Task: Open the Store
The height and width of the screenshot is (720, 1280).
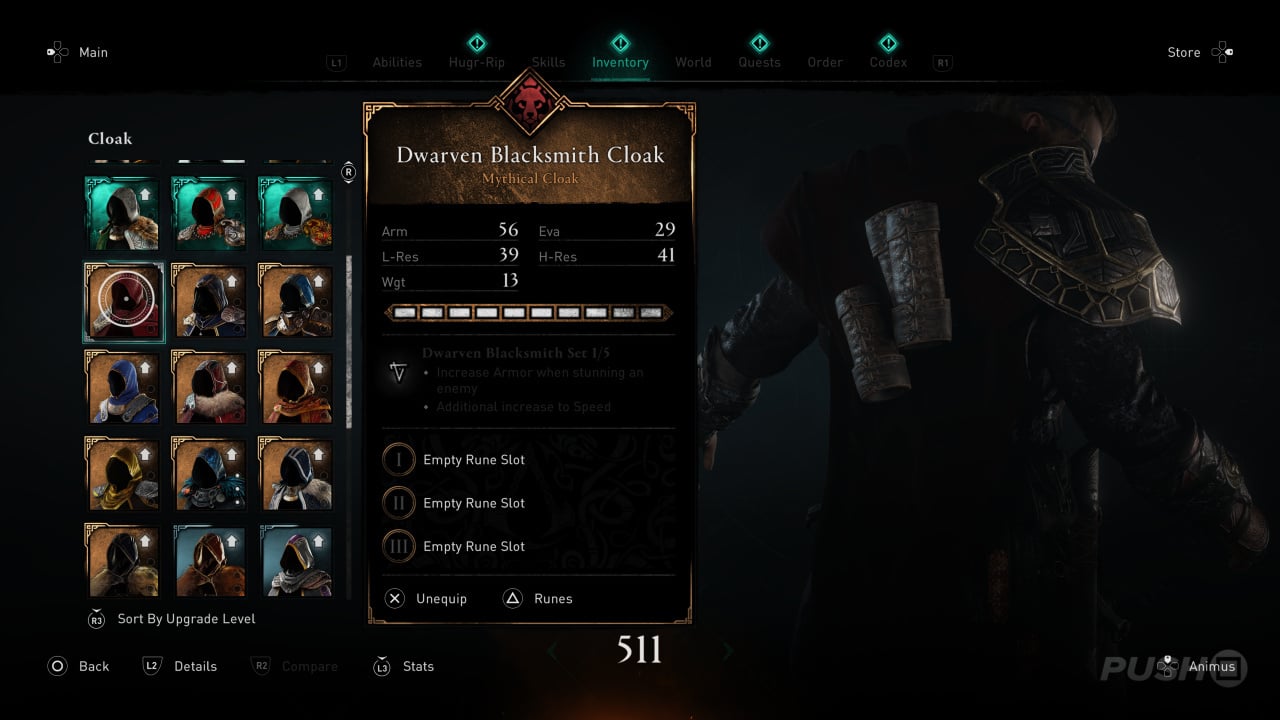Action: (x=1184, y=52)
